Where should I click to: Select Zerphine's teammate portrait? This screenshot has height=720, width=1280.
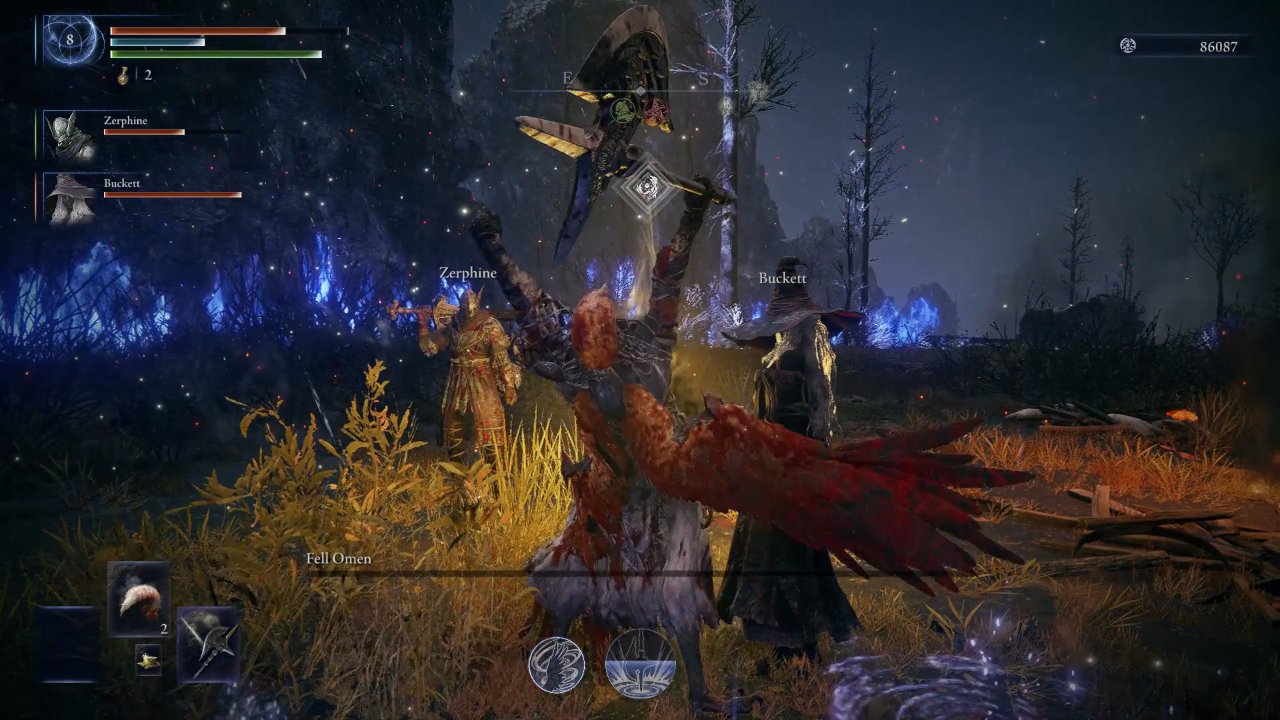71,136
